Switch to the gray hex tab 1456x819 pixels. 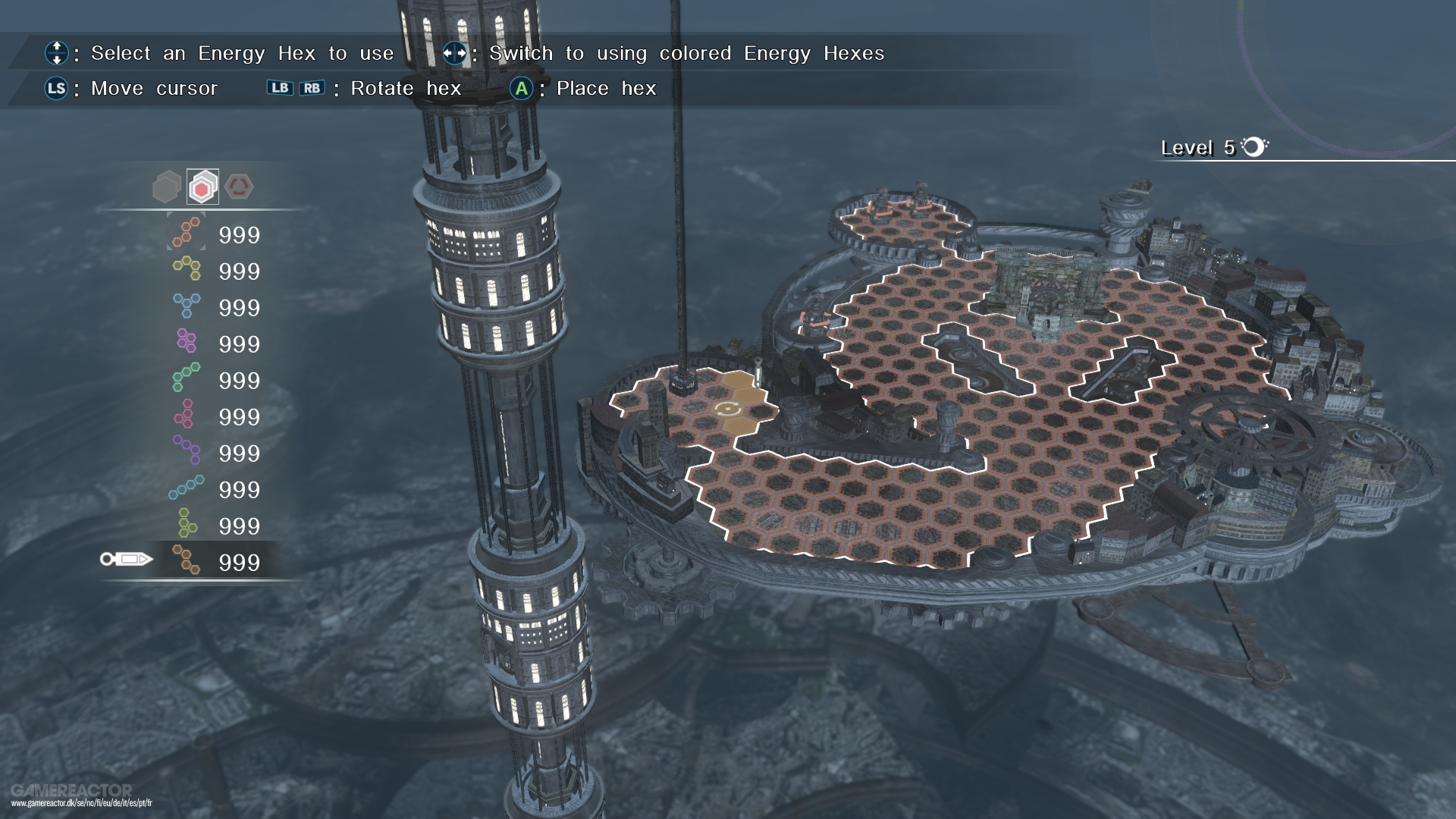coord(166,187)
